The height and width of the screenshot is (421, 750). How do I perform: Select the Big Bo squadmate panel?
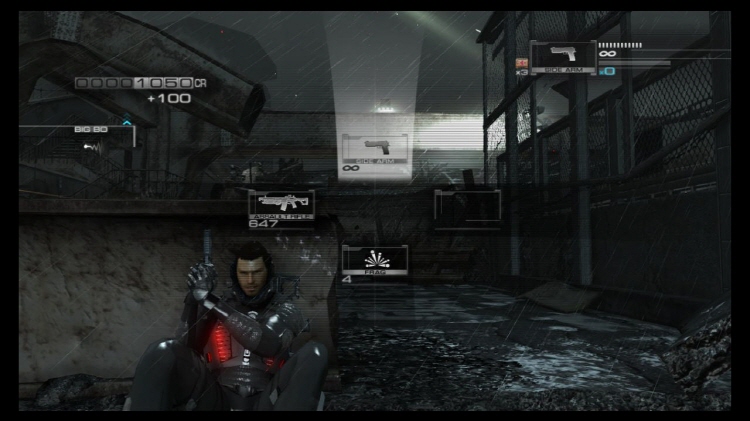(x=90, y=140)
